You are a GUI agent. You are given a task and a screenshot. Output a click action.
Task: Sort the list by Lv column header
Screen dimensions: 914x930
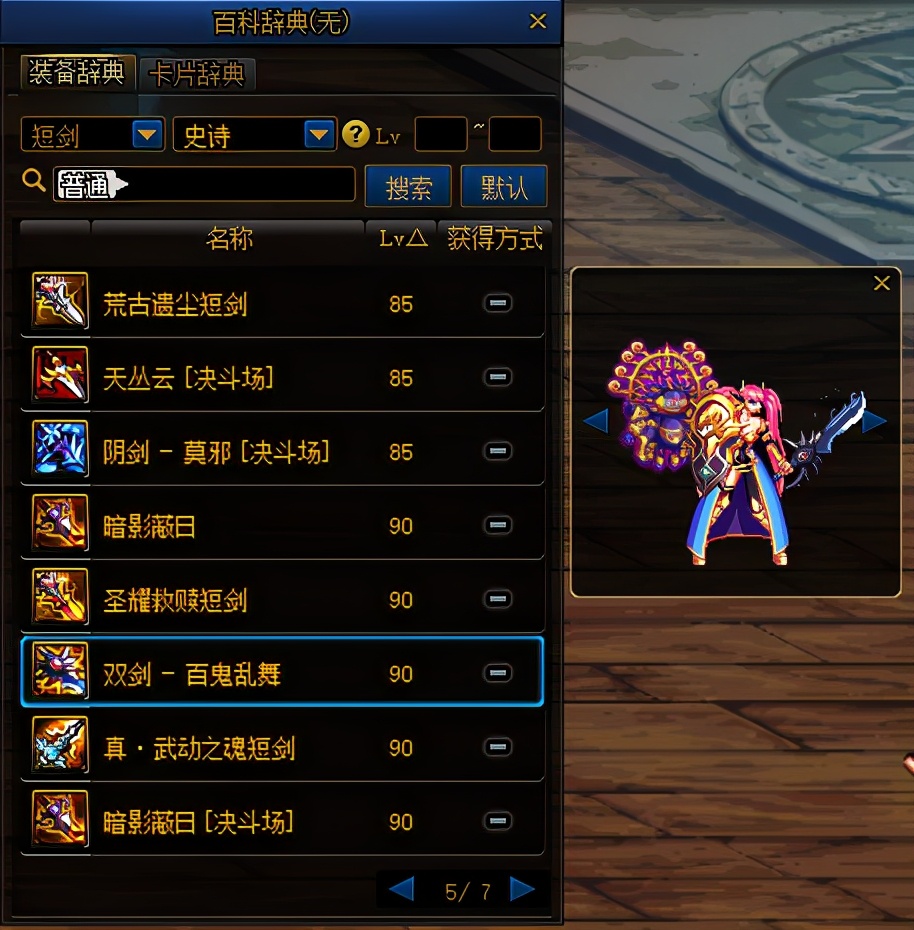click(402, 239)
